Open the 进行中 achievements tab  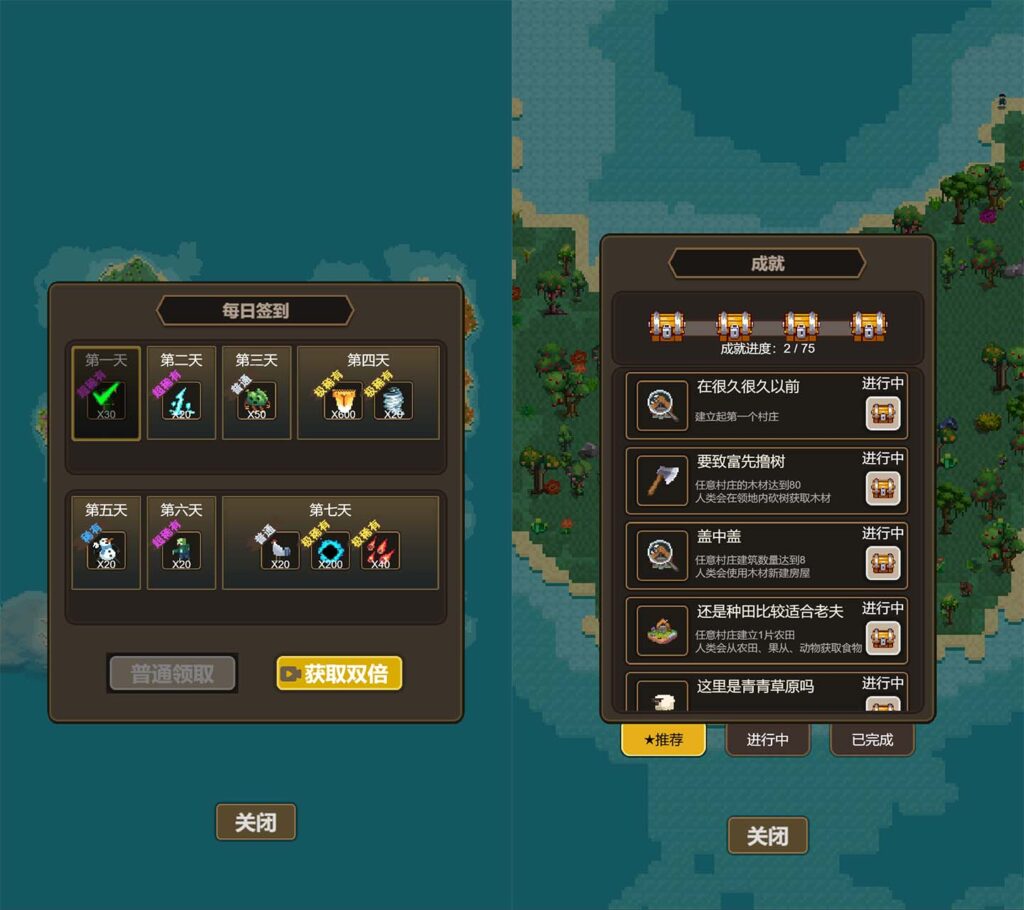pyautogui.click(x=767, y=740)
